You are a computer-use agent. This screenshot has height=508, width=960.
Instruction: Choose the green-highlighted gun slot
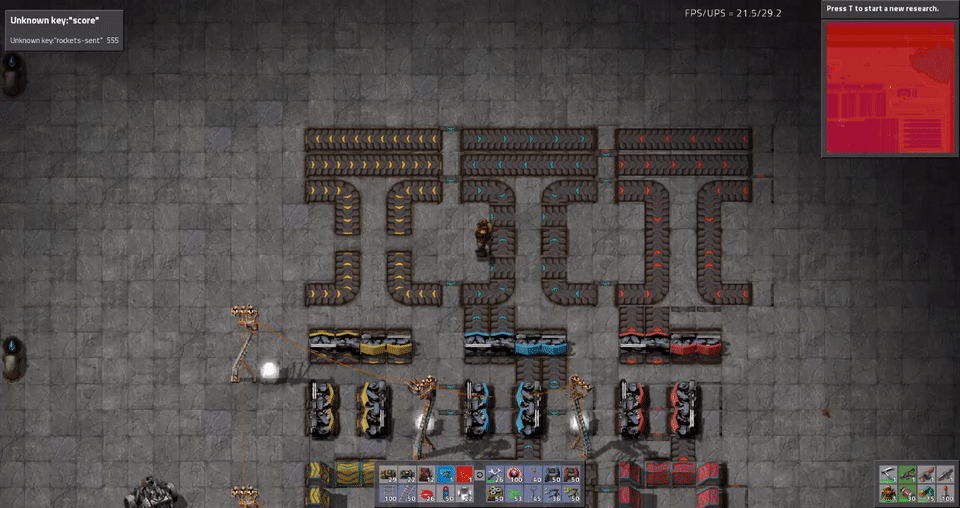click(x=907, y=474)
